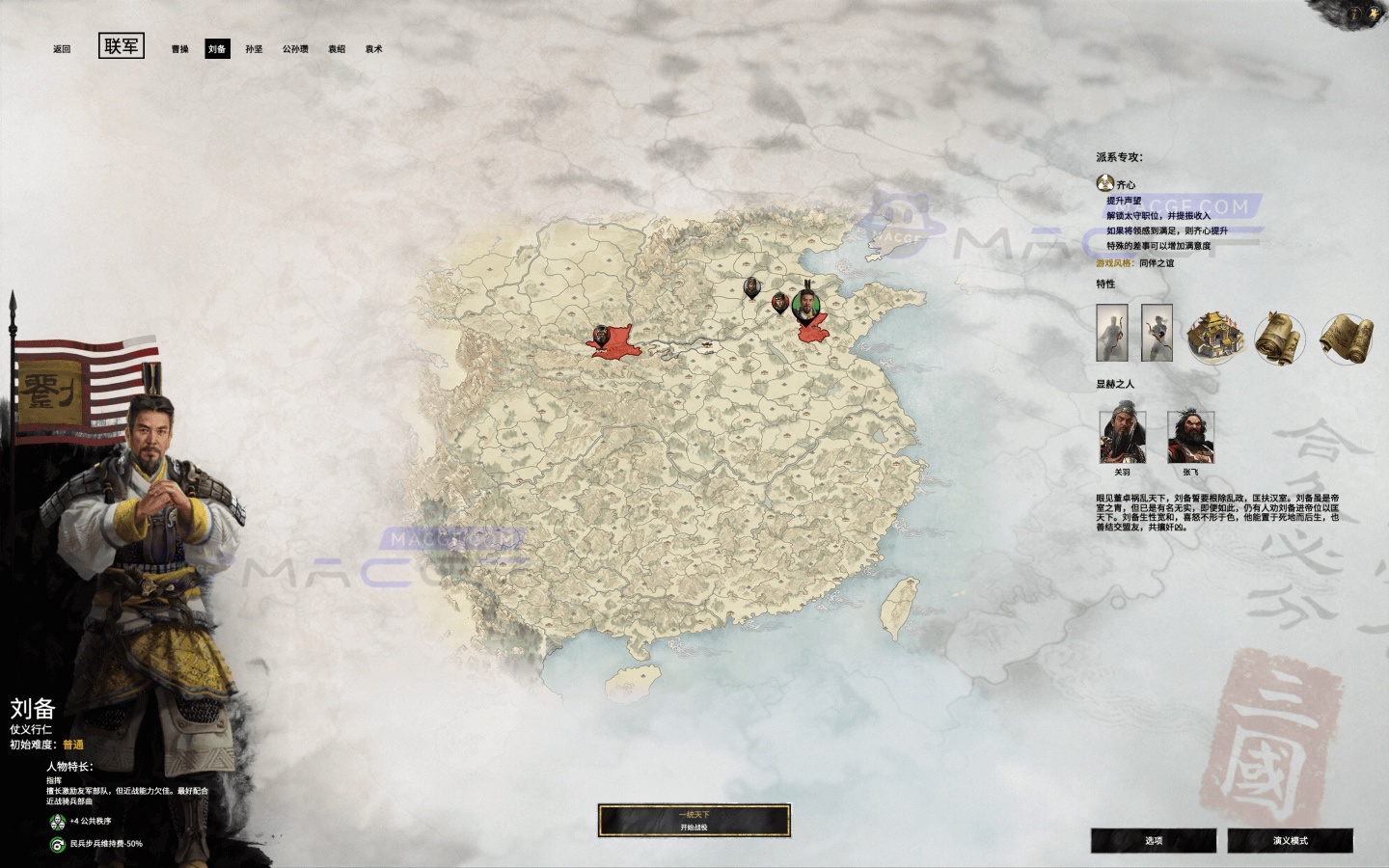Click Zhang Fei's portrait under 显赫之人
This screenshot has height=868, width=1389.
(x=1191, y=439)
